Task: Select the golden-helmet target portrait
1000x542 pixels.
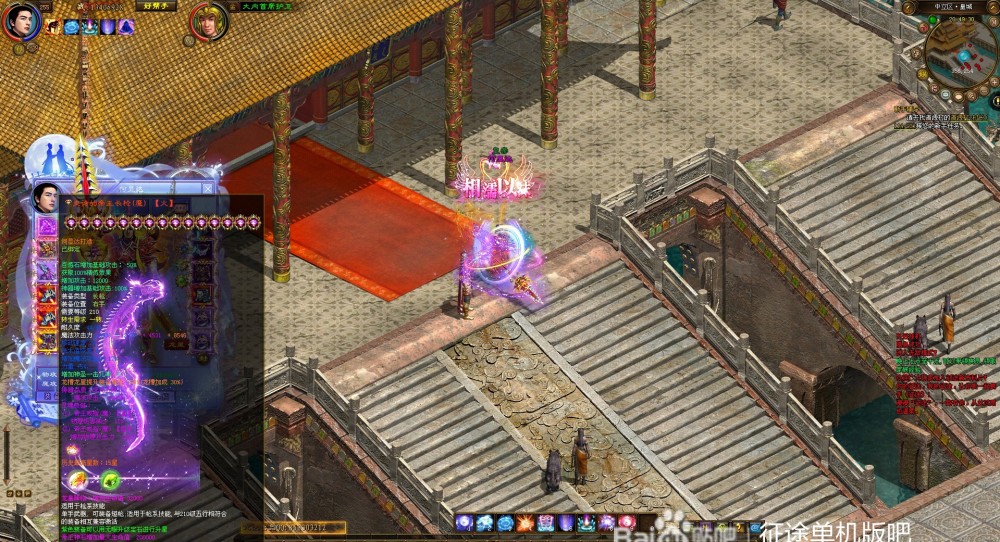Action: point(209,22)
